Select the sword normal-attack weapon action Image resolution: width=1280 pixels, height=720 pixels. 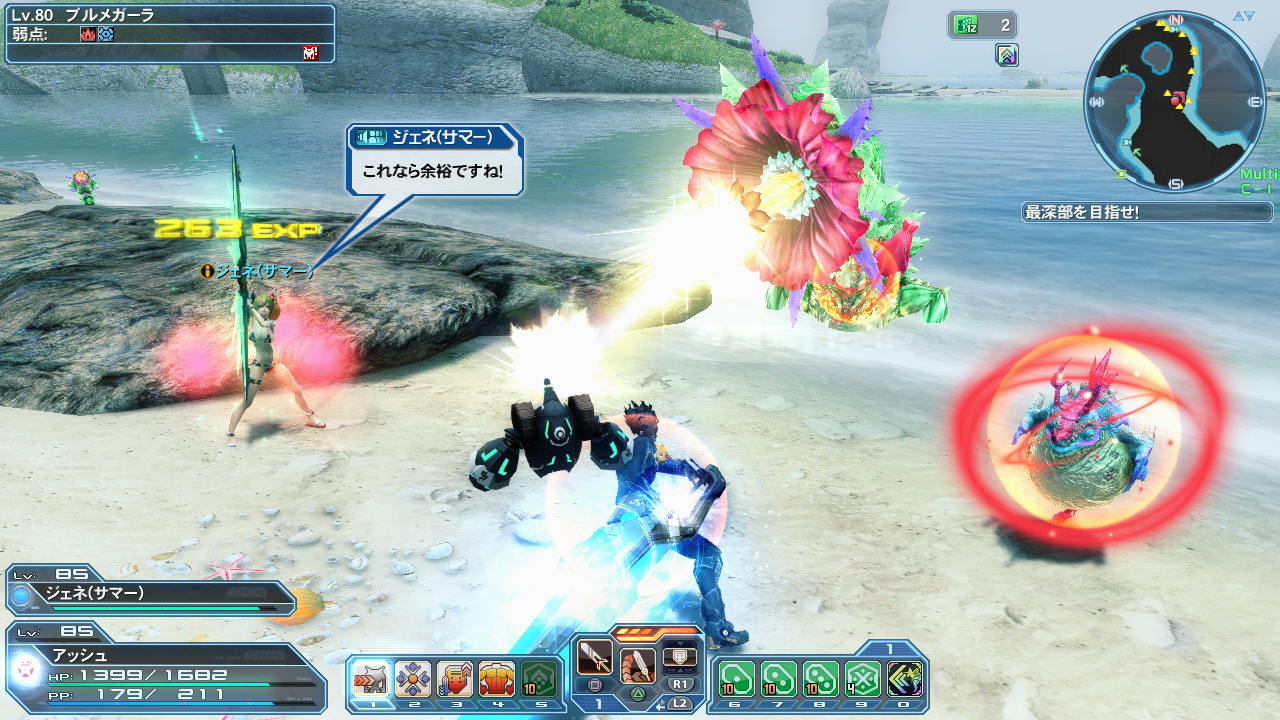595,657
